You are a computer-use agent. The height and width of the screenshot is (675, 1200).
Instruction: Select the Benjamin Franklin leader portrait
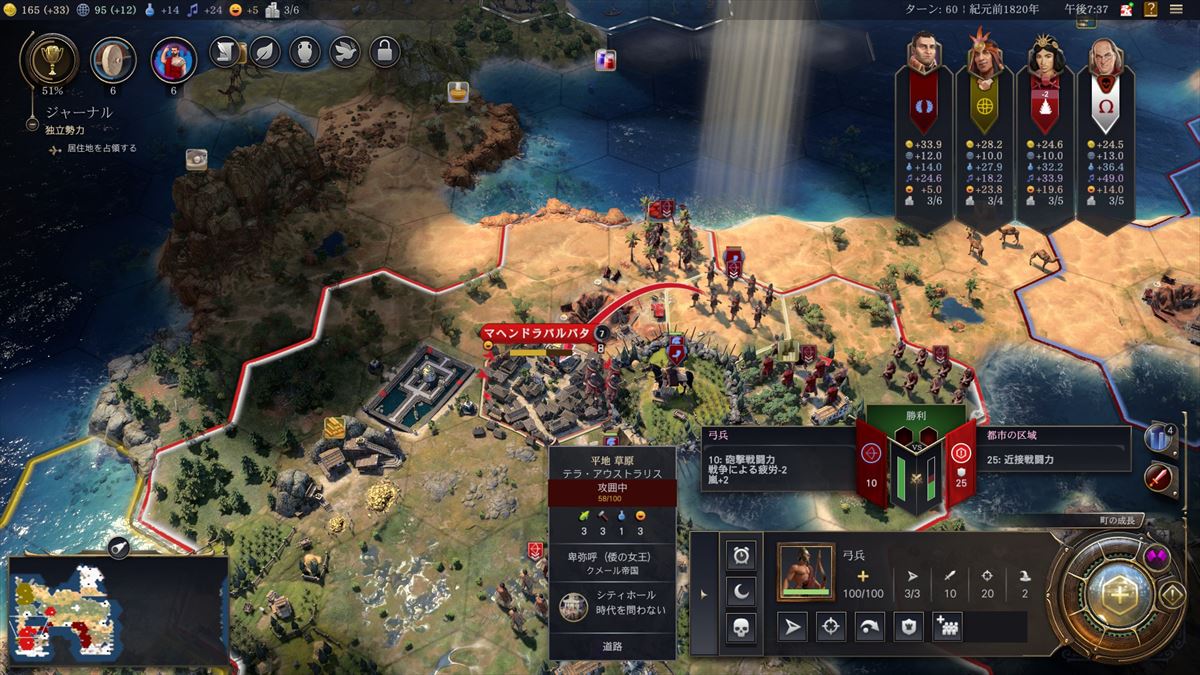(1104, 62)
